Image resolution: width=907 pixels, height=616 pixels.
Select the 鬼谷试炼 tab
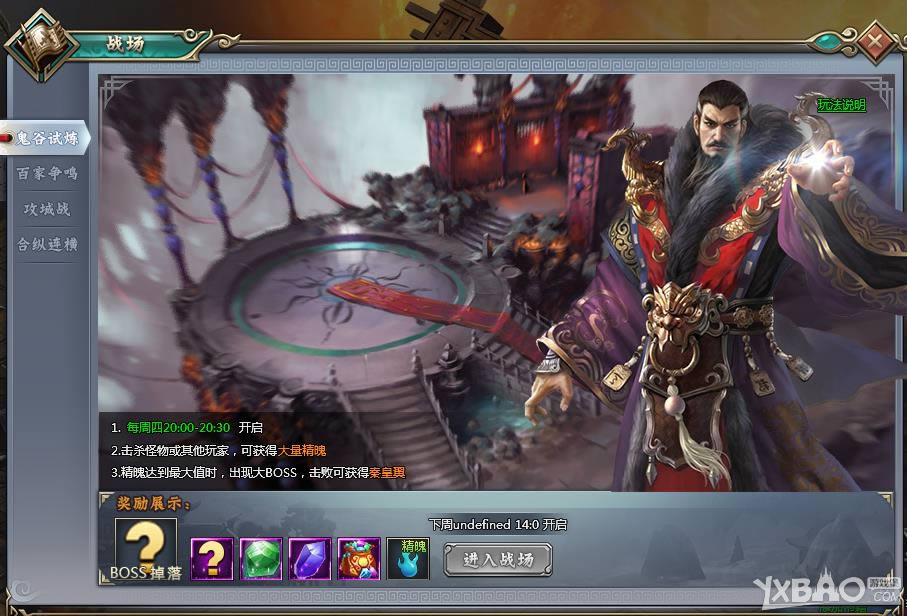pyautogui.click(x=46, y=137)
